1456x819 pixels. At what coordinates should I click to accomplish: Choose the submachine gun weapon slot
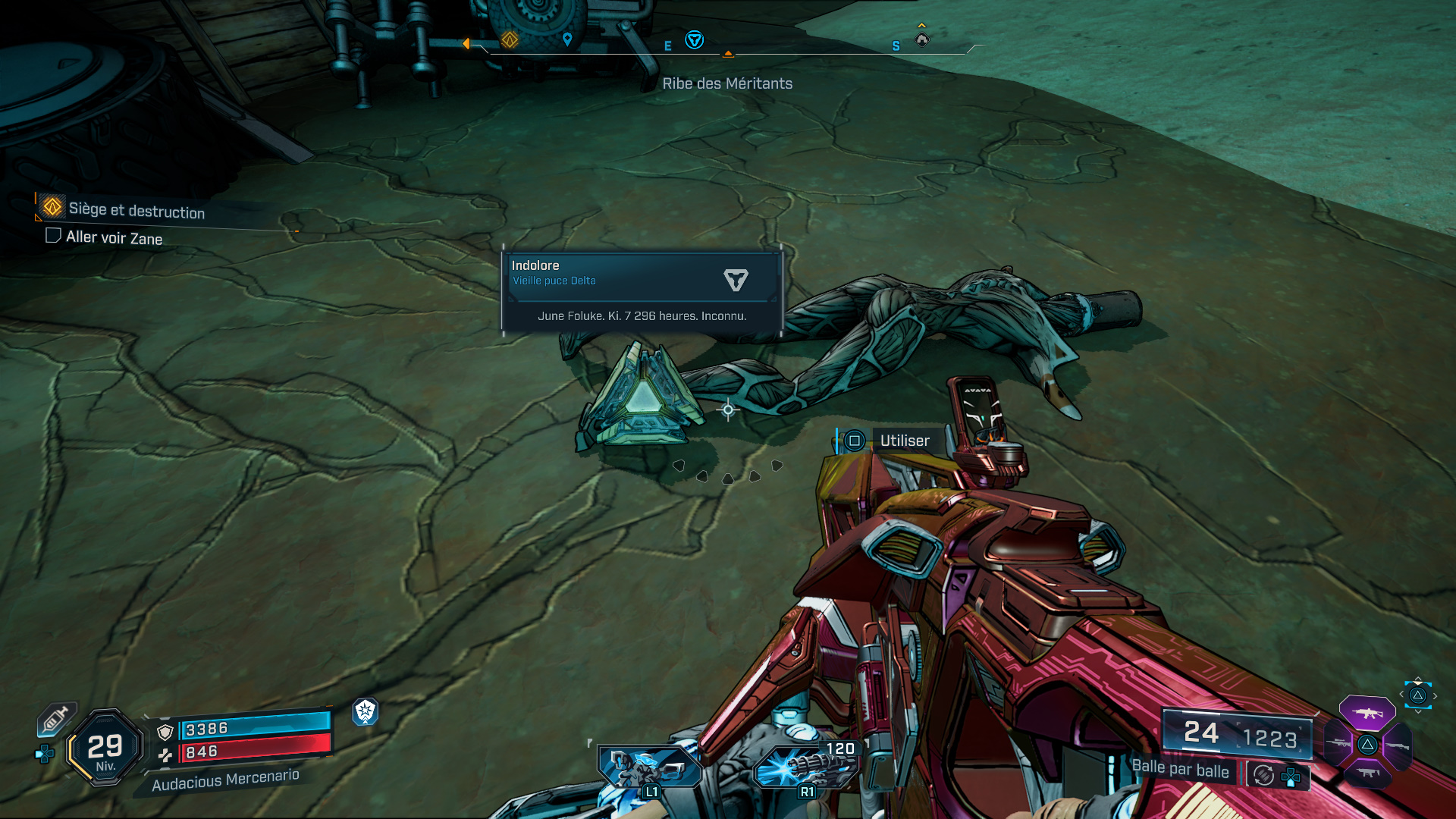click(1367, 773)
